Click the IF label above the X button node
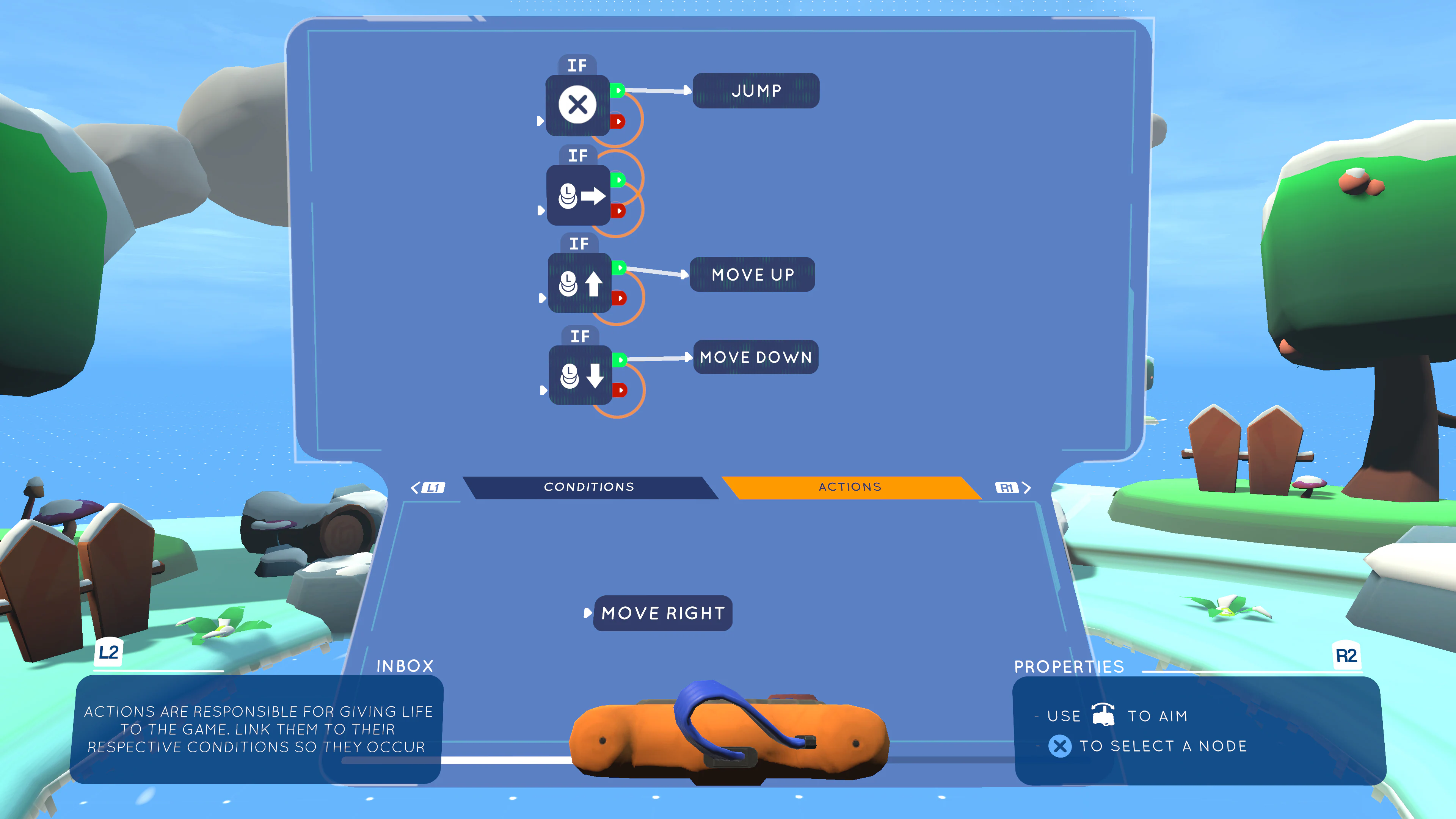 (x=578, y=65)
